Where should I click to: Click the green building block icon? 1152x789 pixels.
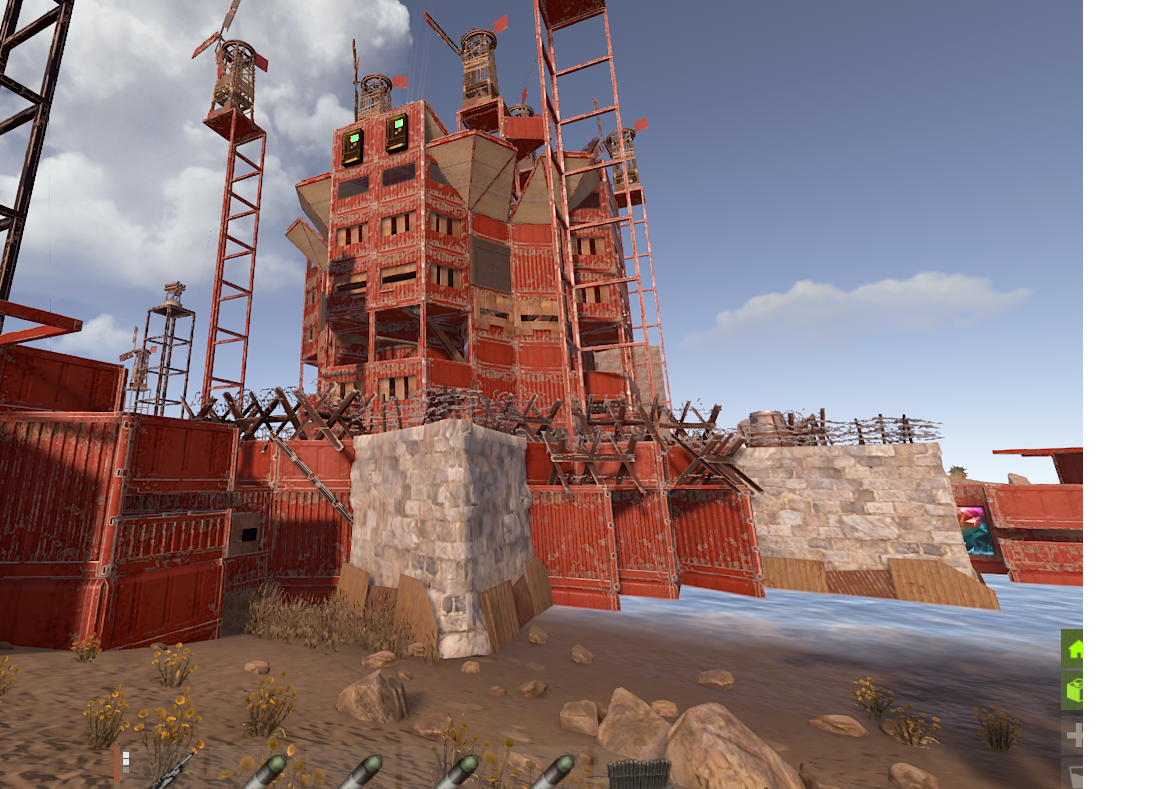pyautogui.click(x=1073, y=691)
